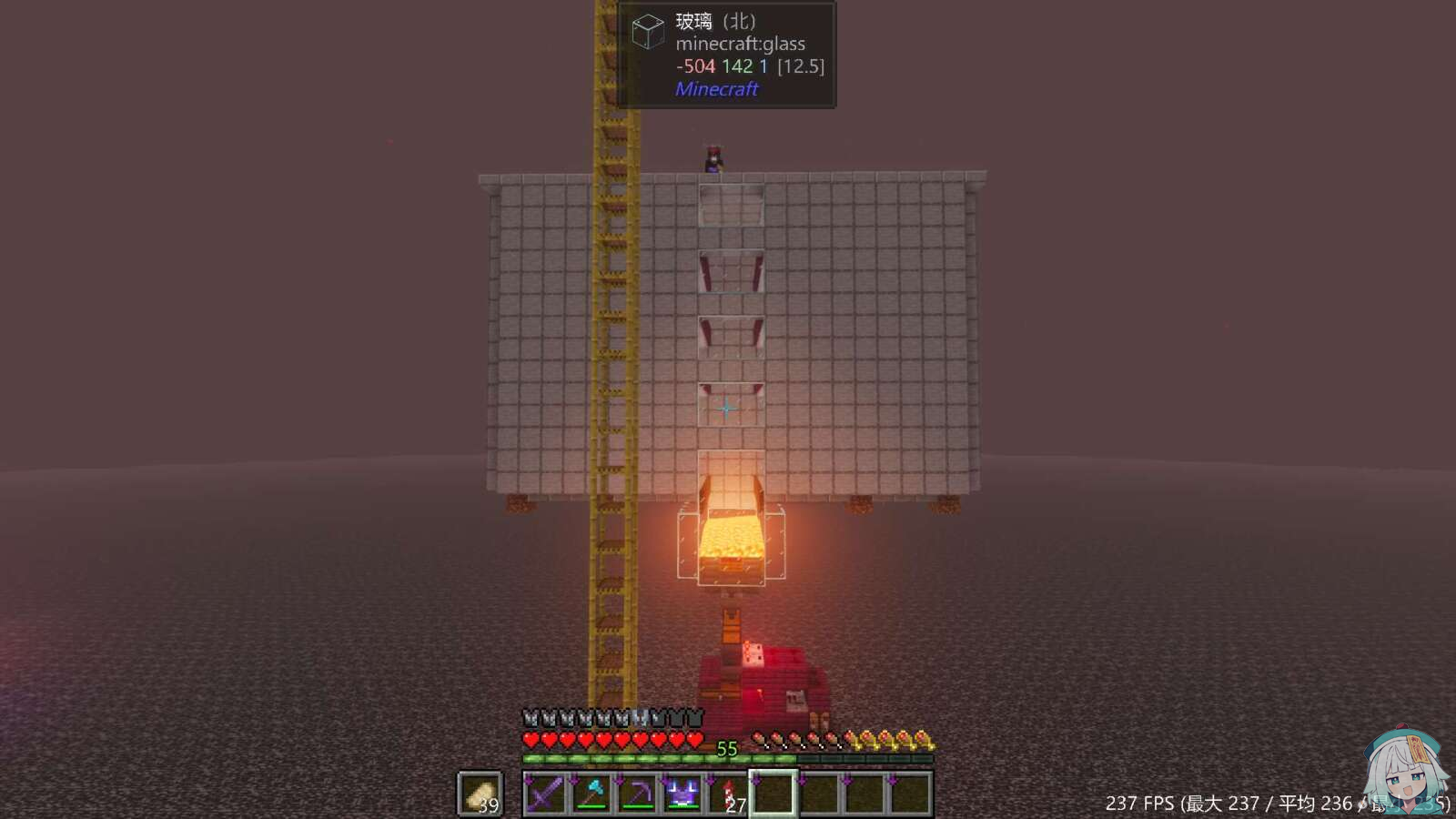
Task: Select the diamond axe hotbar slot
Action: click(x=591, y=794)
